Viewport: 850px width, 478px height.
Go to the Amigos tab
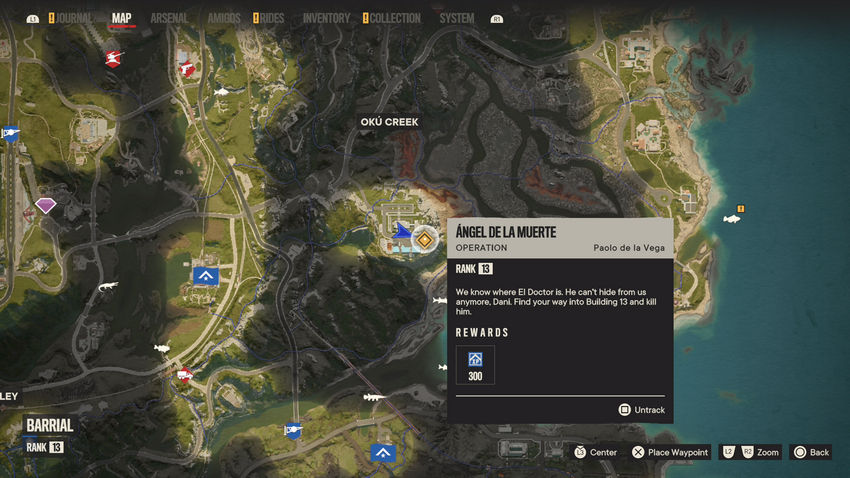click(223, 18)
